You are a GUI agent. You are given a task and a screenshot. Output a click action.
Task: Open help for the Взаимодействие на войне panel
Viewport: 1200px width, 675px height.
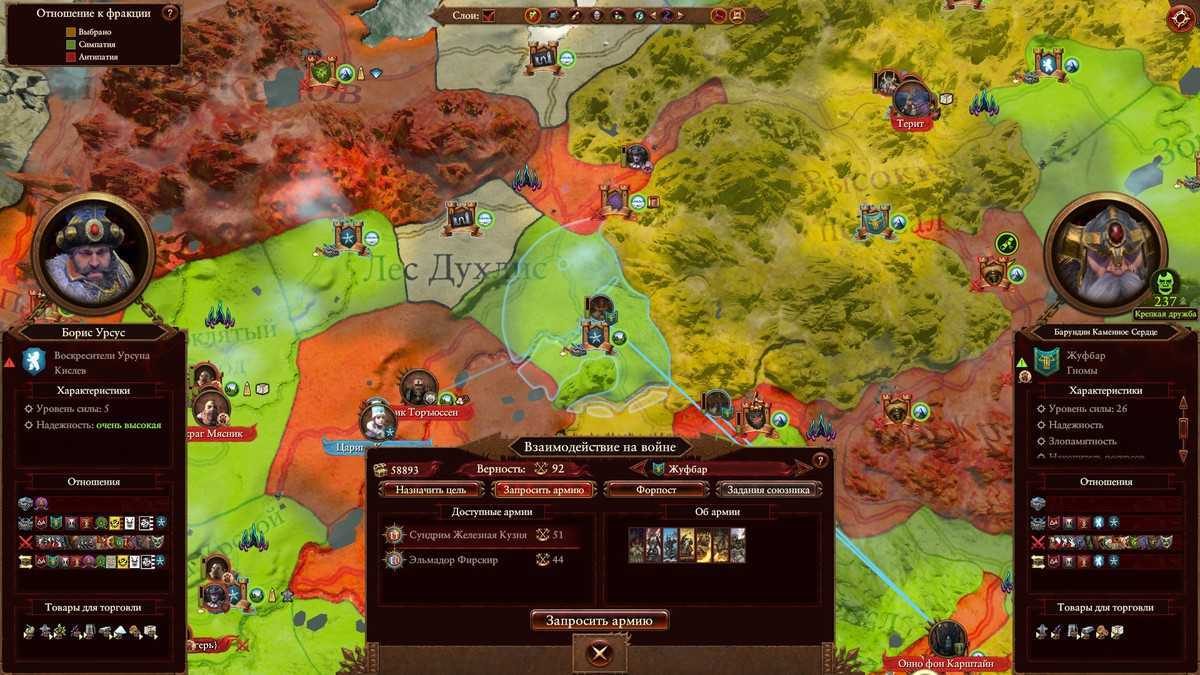(x=821, y=460)
